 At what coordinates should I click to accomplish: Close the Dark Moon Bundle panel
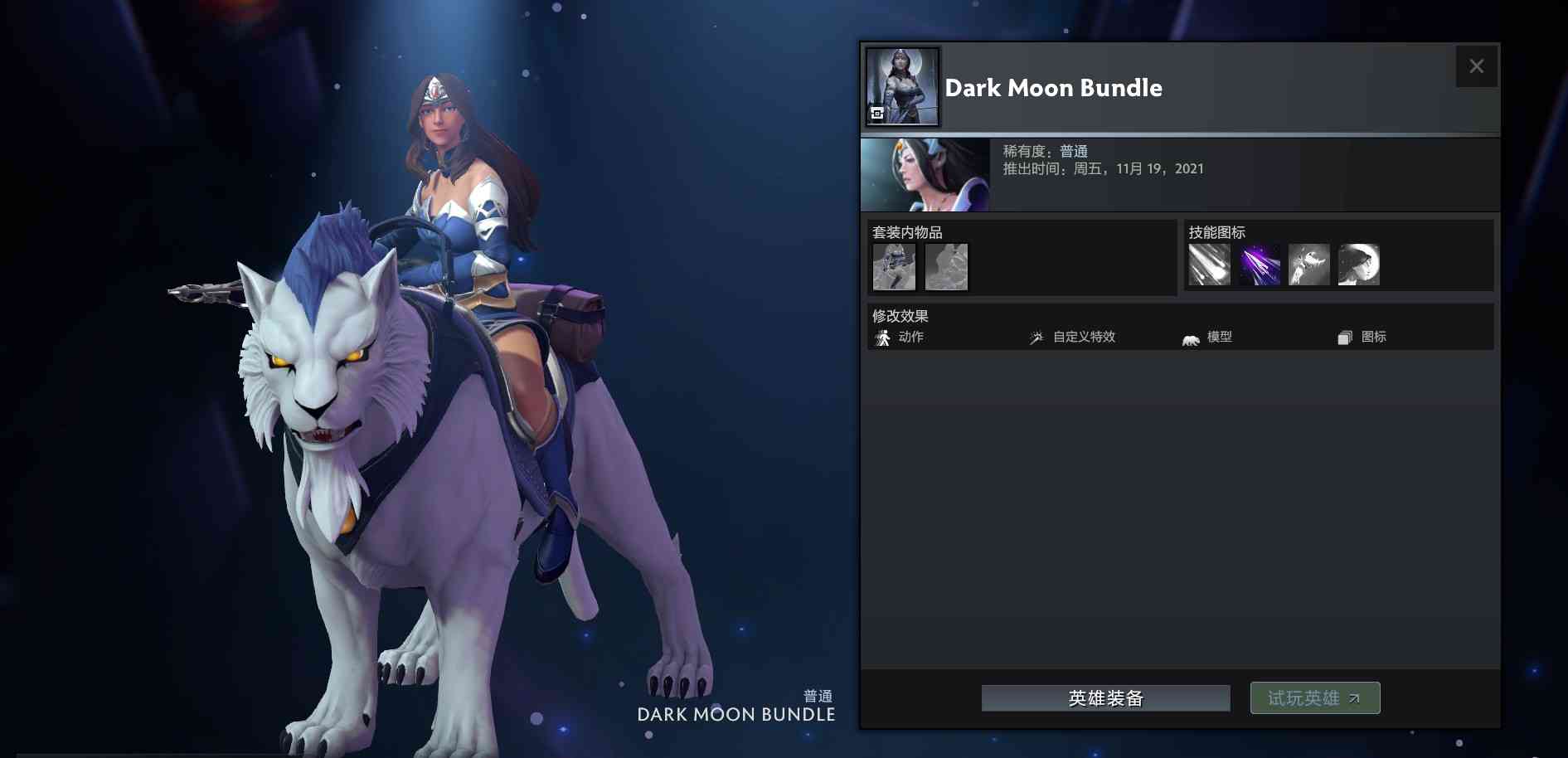(x=1477, y=66)
